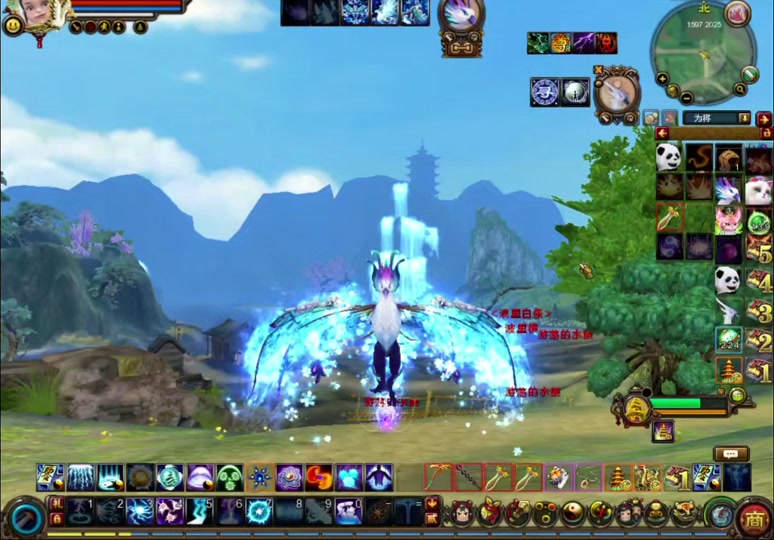Open the shop with the red 商 button

(x=753, y=518)
